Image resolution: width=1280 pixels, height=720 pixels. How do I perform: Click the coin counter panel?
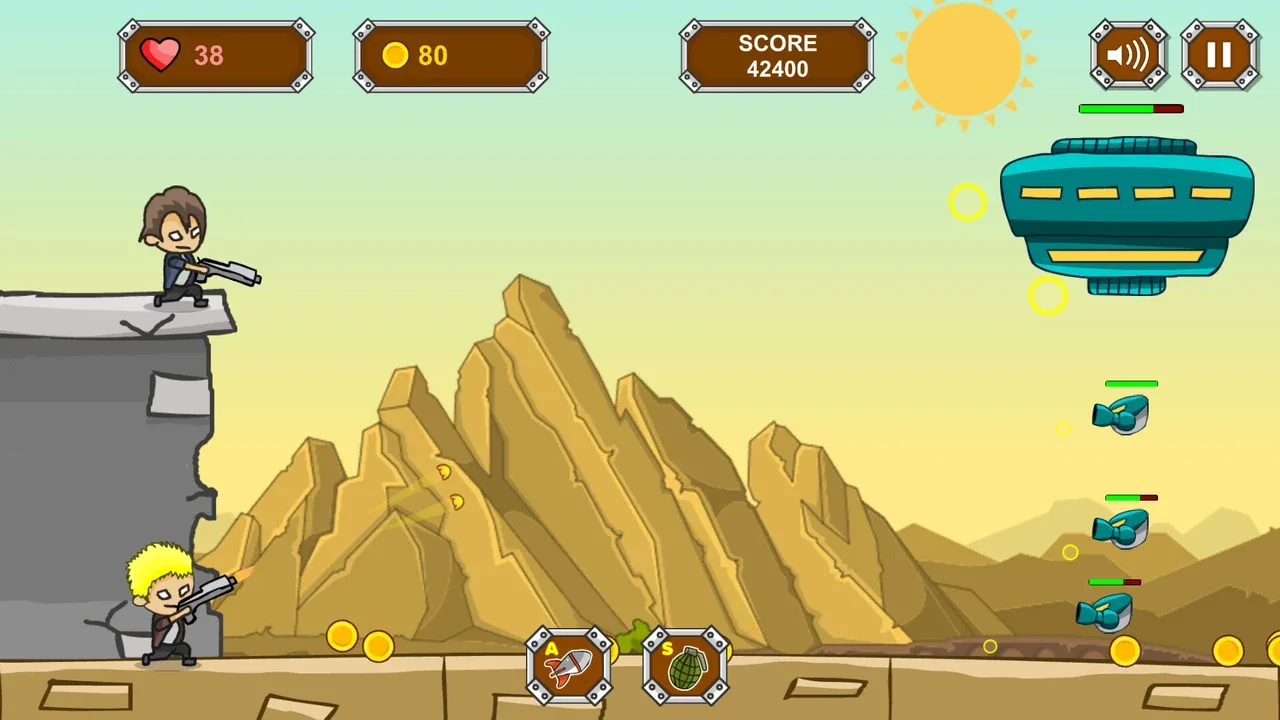pos(450,55)
